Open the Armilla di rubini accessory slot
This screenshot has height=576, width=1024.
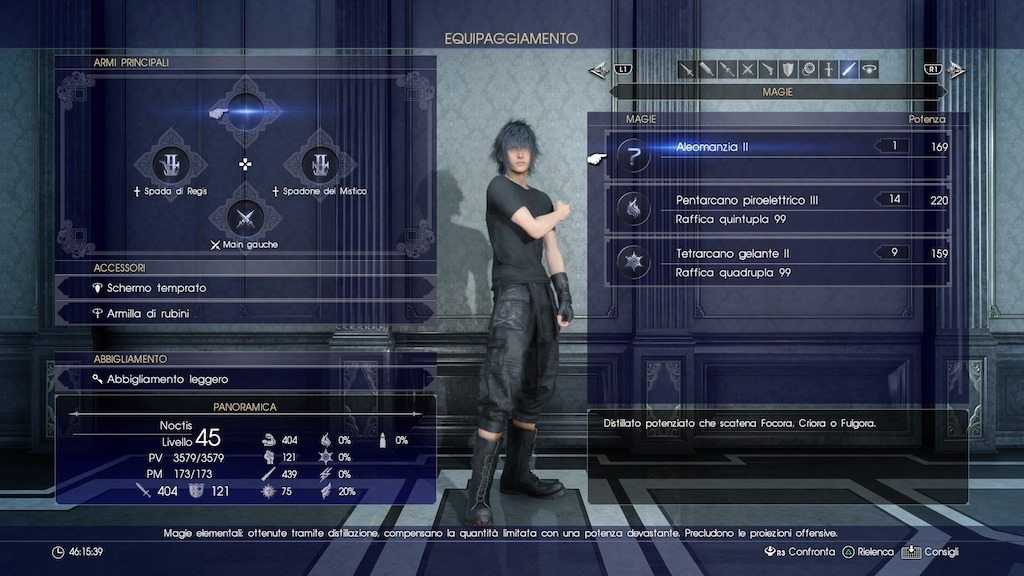245,313
